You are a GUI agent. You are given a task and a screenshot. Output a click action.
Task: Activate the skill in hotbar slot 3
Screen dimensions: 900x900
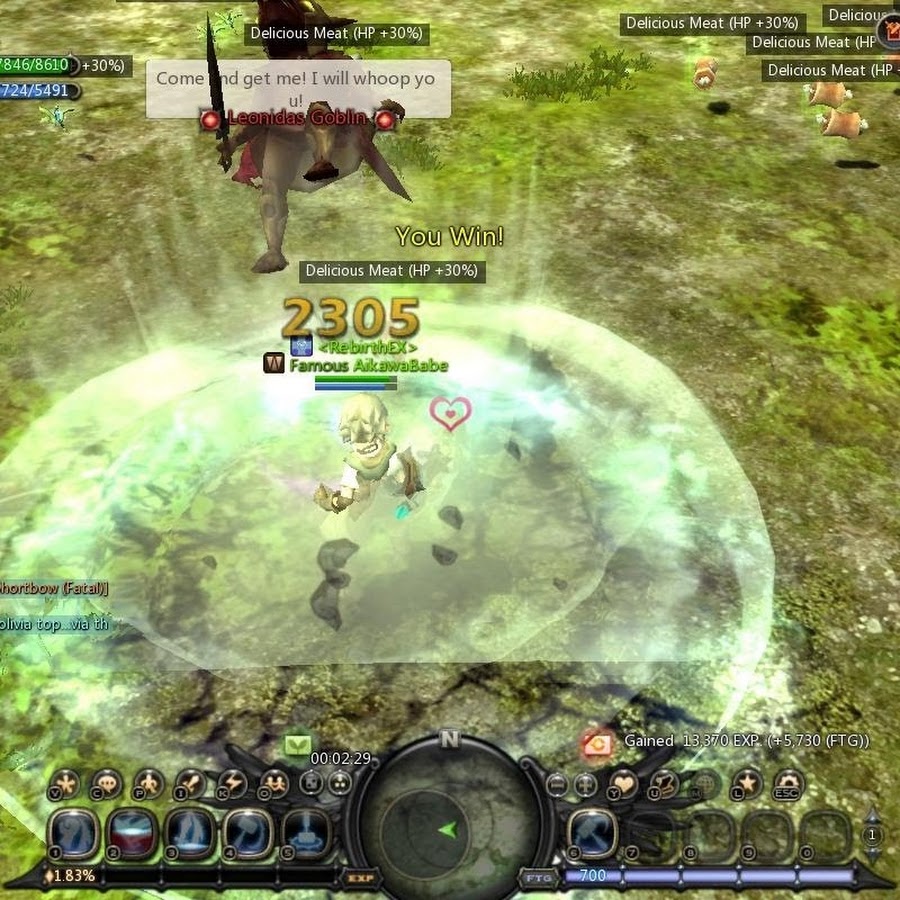tap(189, 833)
